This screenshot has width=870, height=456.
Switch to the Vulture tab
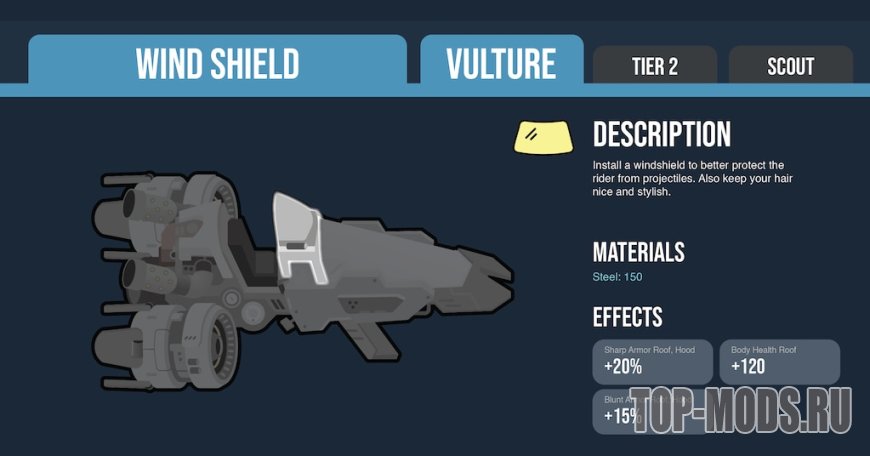coord(501,64)
